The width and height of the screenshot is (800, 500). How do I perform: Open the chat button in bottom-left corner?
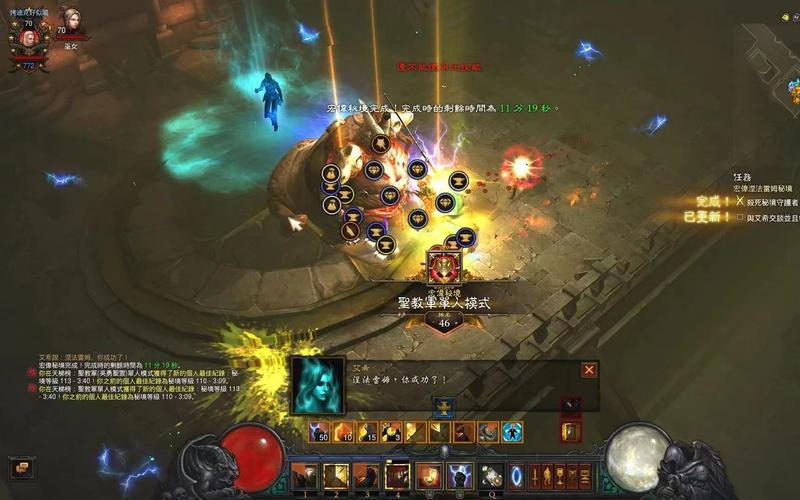(21, 467)
